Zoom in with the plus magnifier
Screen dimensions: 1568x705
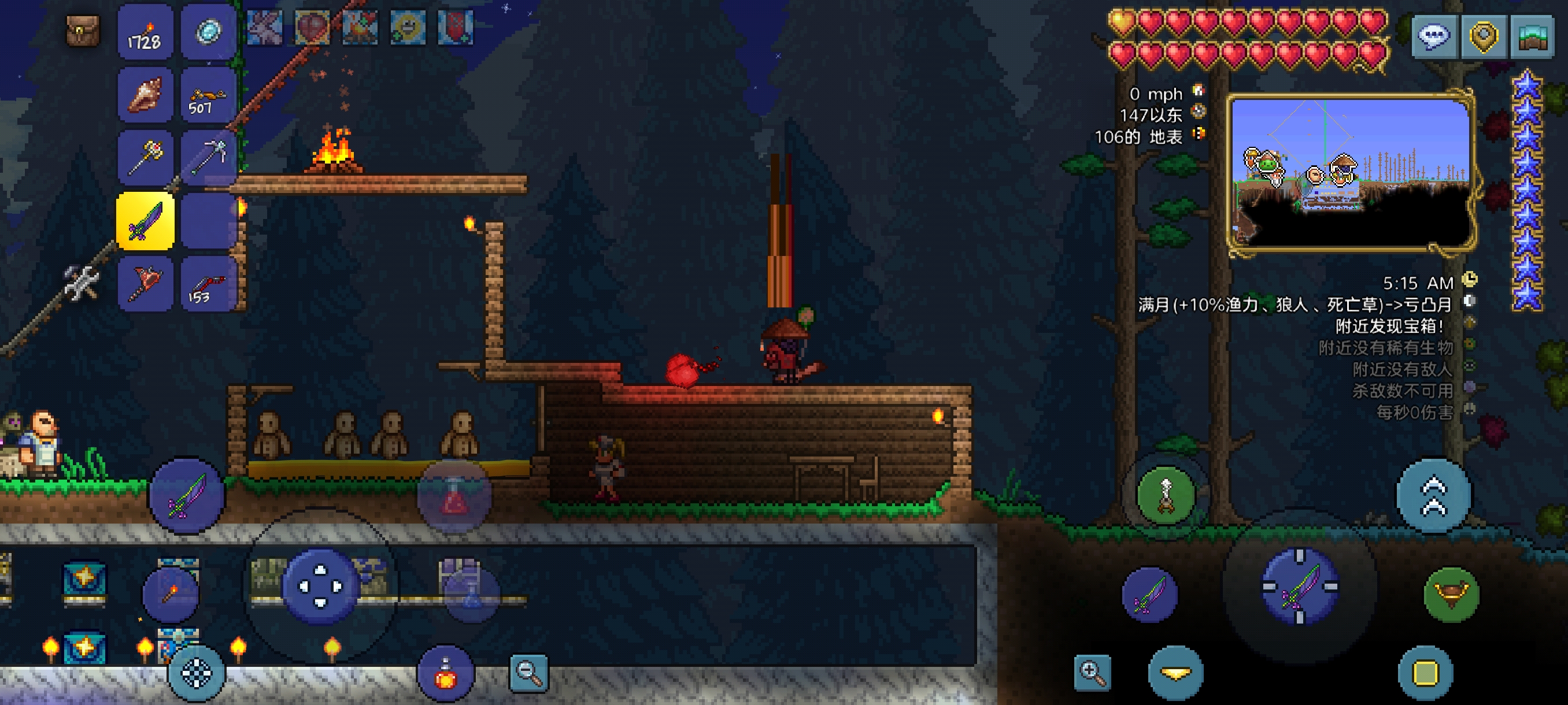point(1093,672)
